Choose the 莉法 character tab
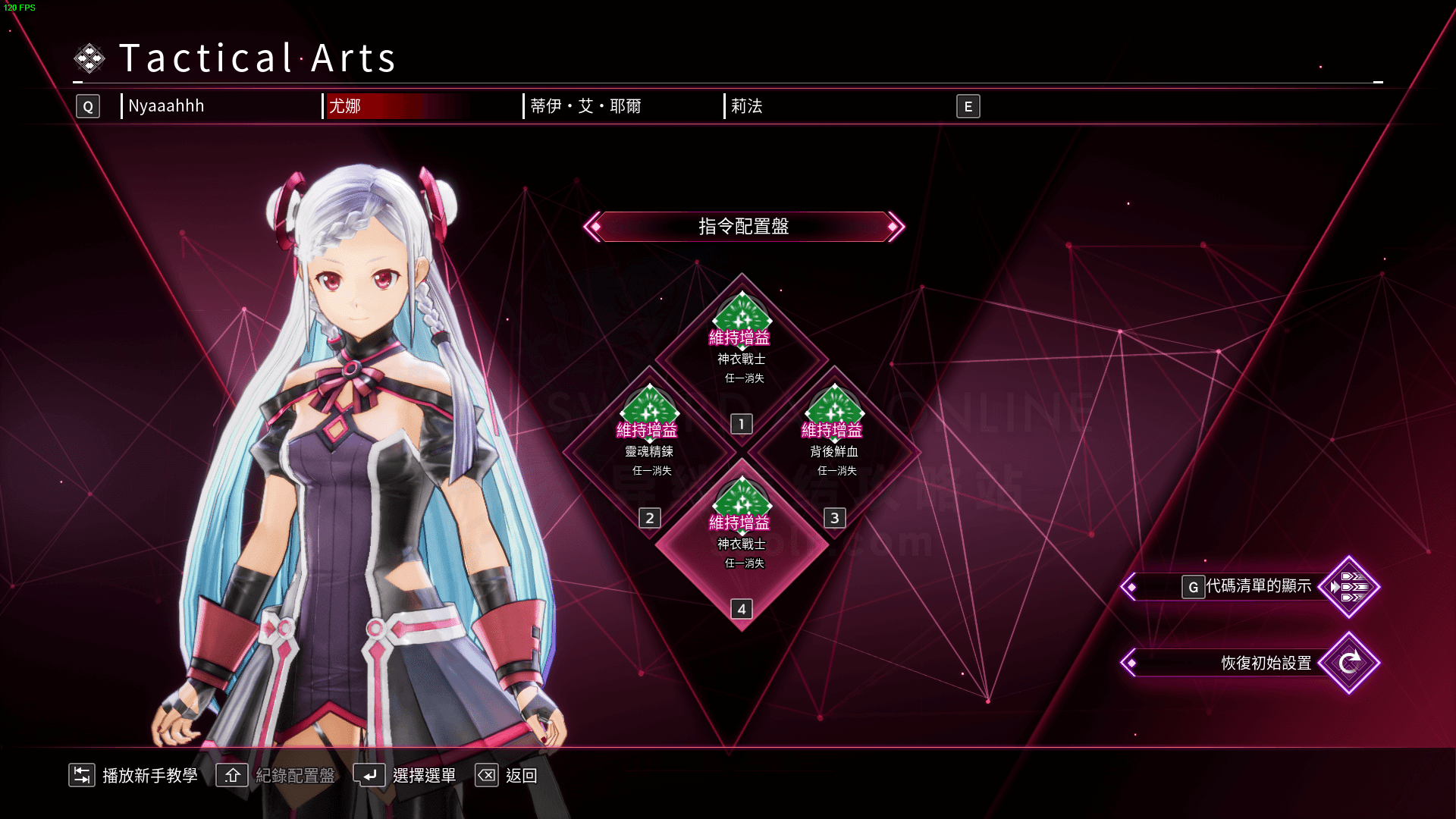Screen dimensions: 1456x819 click(x=747, y=106)
